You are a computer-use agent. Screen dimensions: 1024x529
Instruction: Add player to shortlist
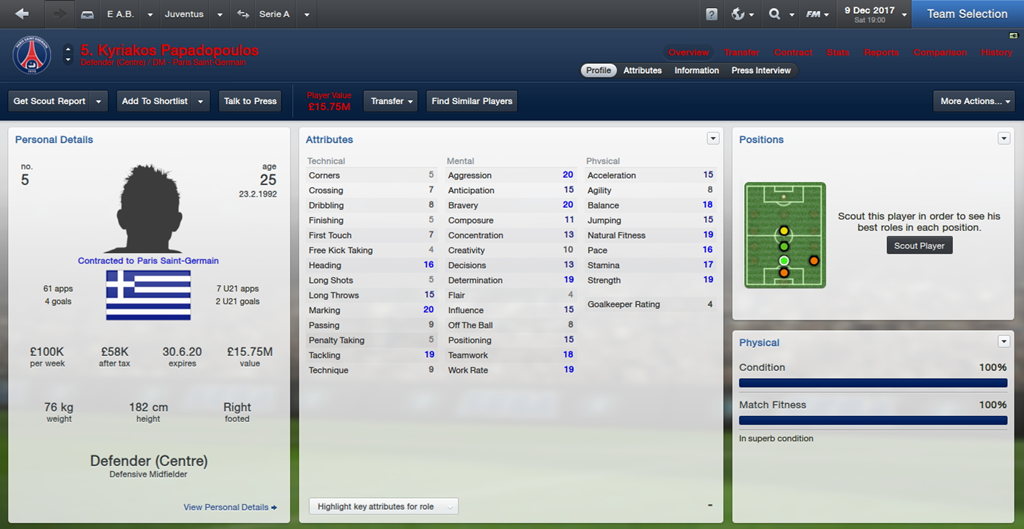pos(157,101)
